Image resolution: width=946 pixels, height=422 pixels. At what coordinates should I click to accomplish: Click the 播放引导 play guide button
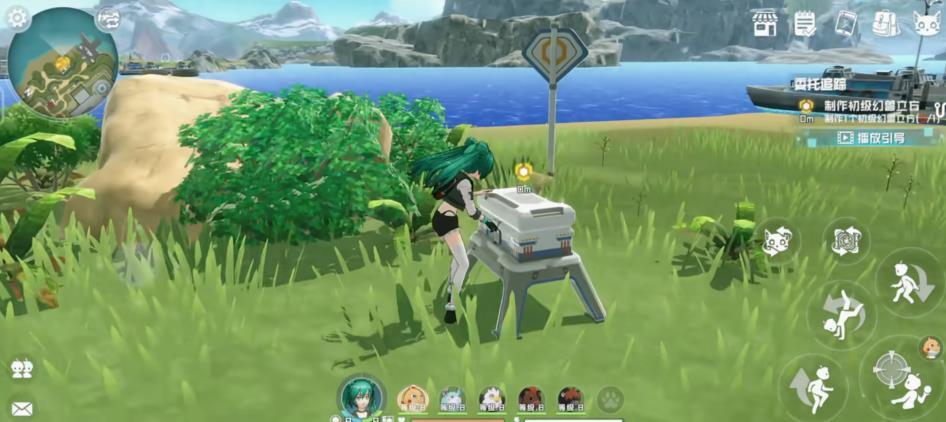tap(872, 138)
